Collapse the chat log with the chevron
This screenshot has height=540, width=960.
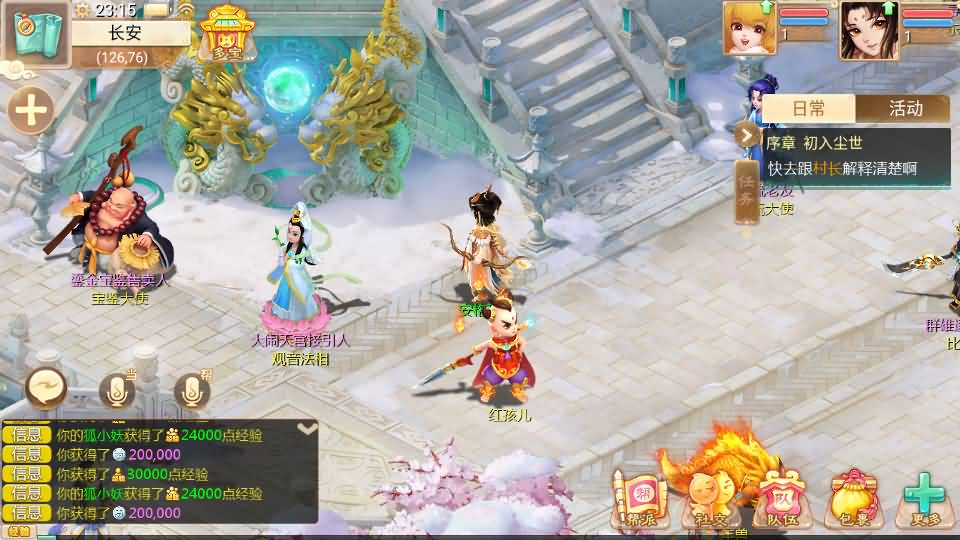click(x=308, y=429)
